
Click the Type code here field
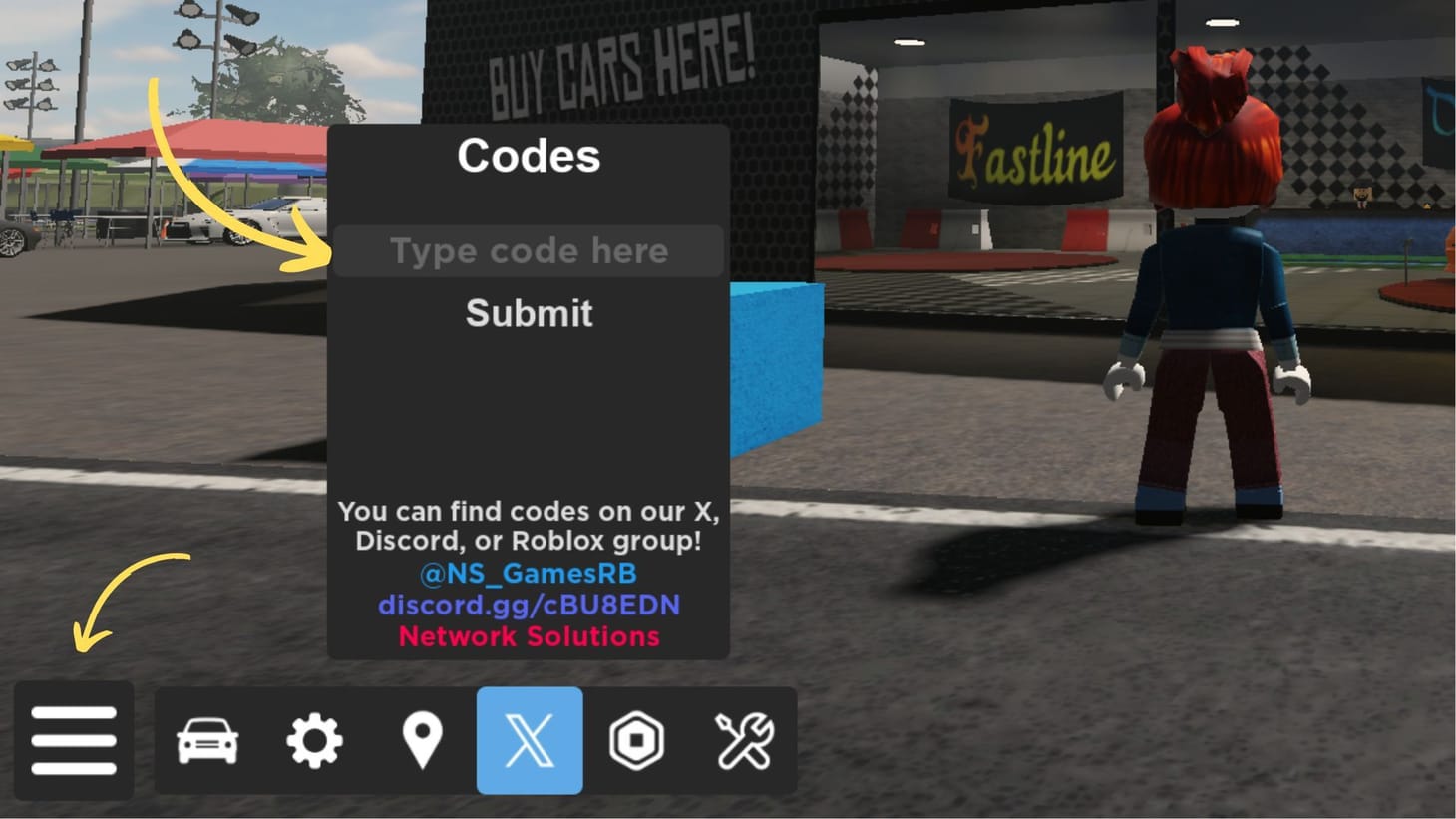click(x=529, y=251)
